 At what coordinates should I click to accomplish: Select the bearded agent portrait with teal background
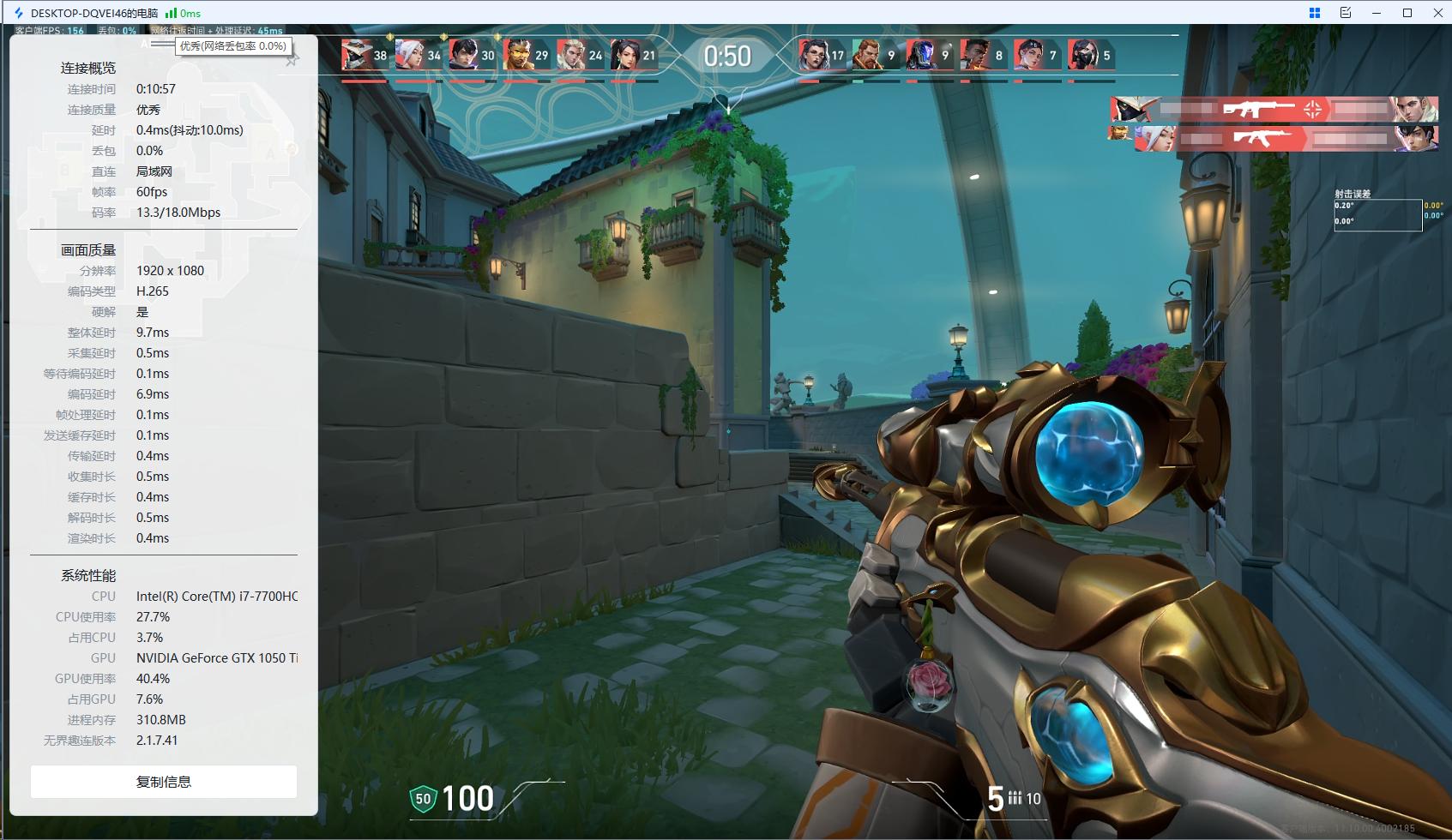point(867,55)
